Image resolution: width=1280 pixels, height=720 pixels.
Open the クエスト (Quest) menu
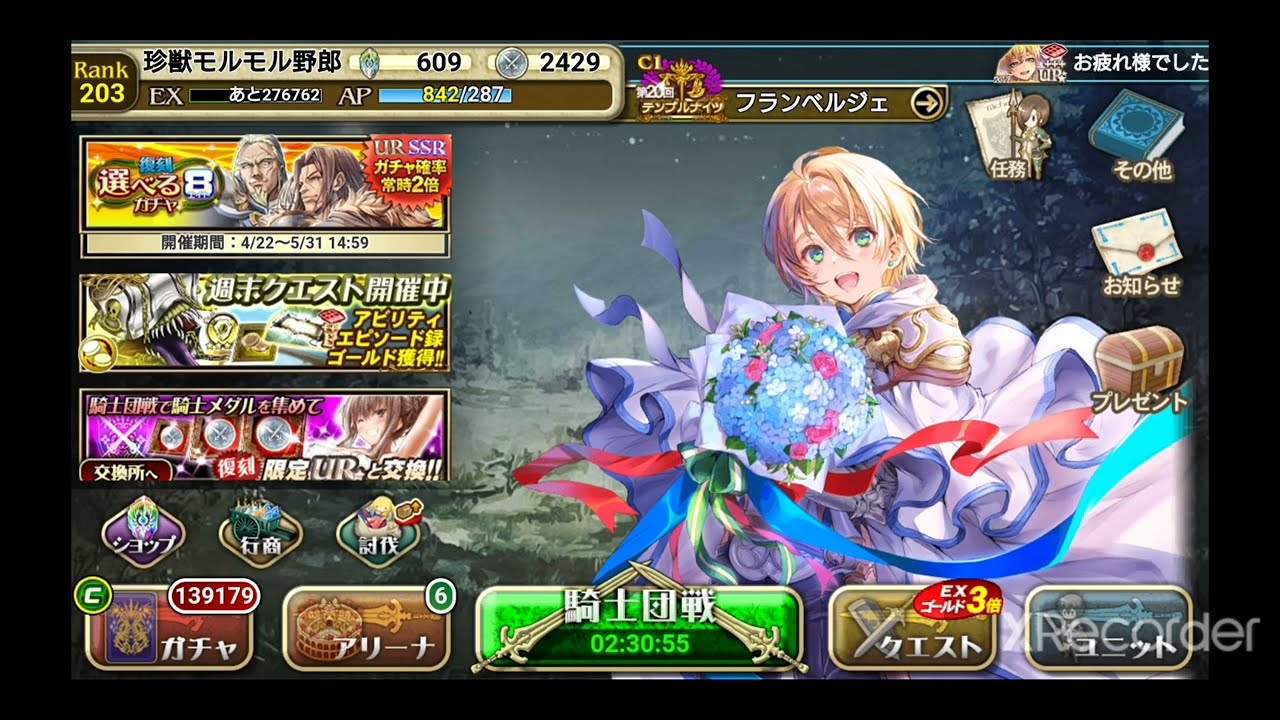pyautogui.click(x=912, y=630)
